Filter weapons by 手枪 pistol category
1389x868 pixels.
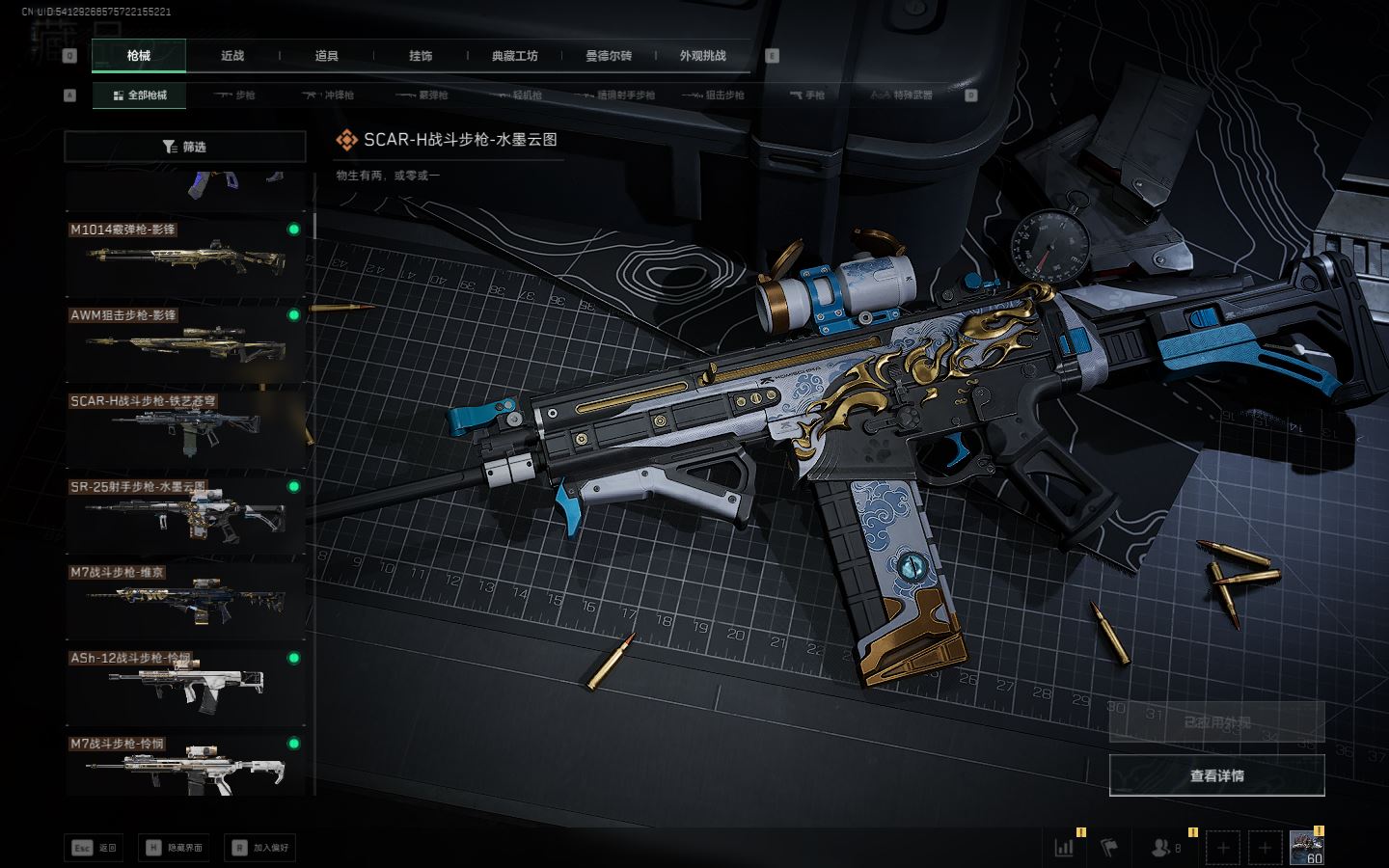click(806, 95)
